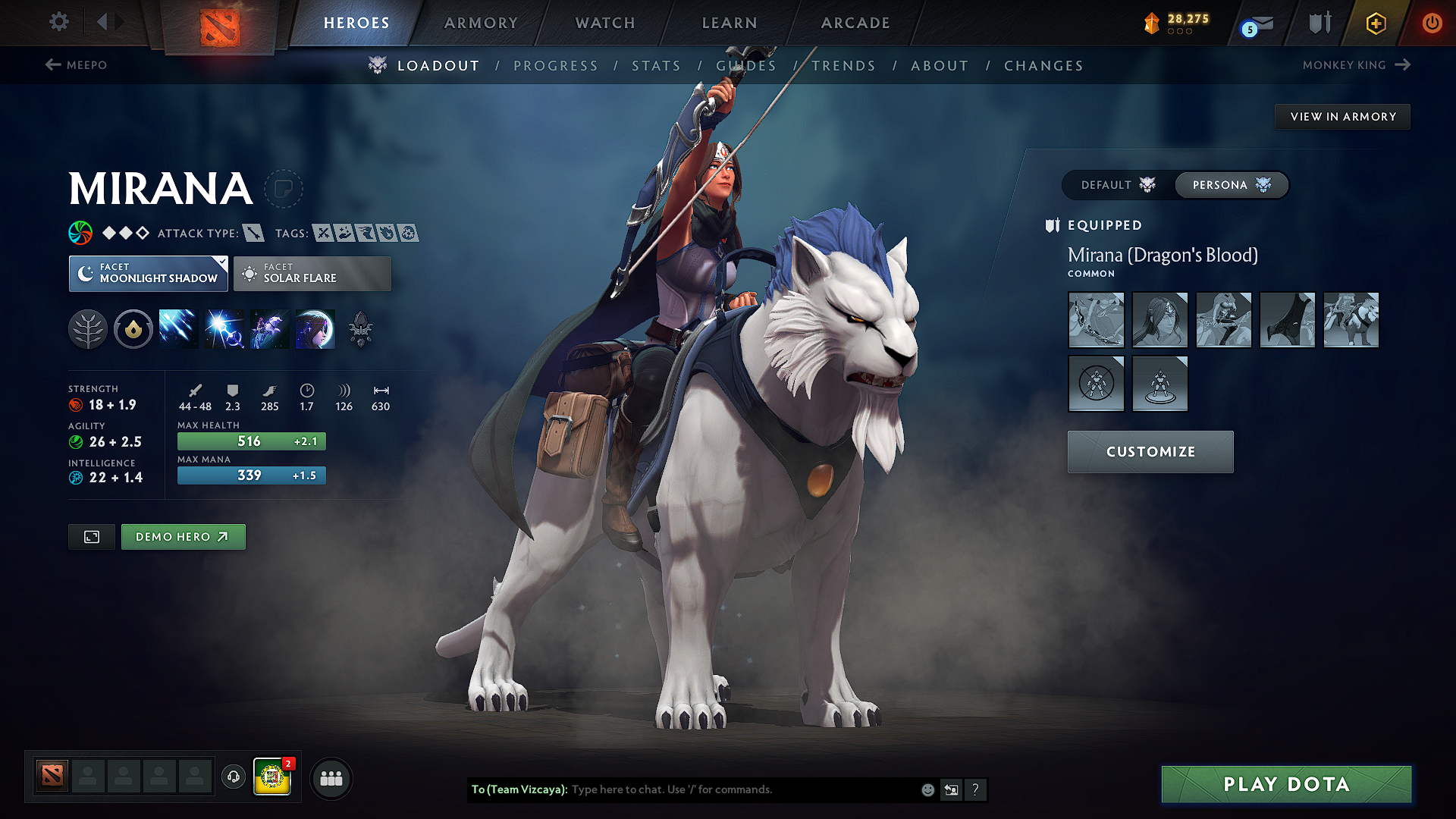Click the Leap ability icon
Viewport: 1456px width, 819px height.
pos(268,328)
